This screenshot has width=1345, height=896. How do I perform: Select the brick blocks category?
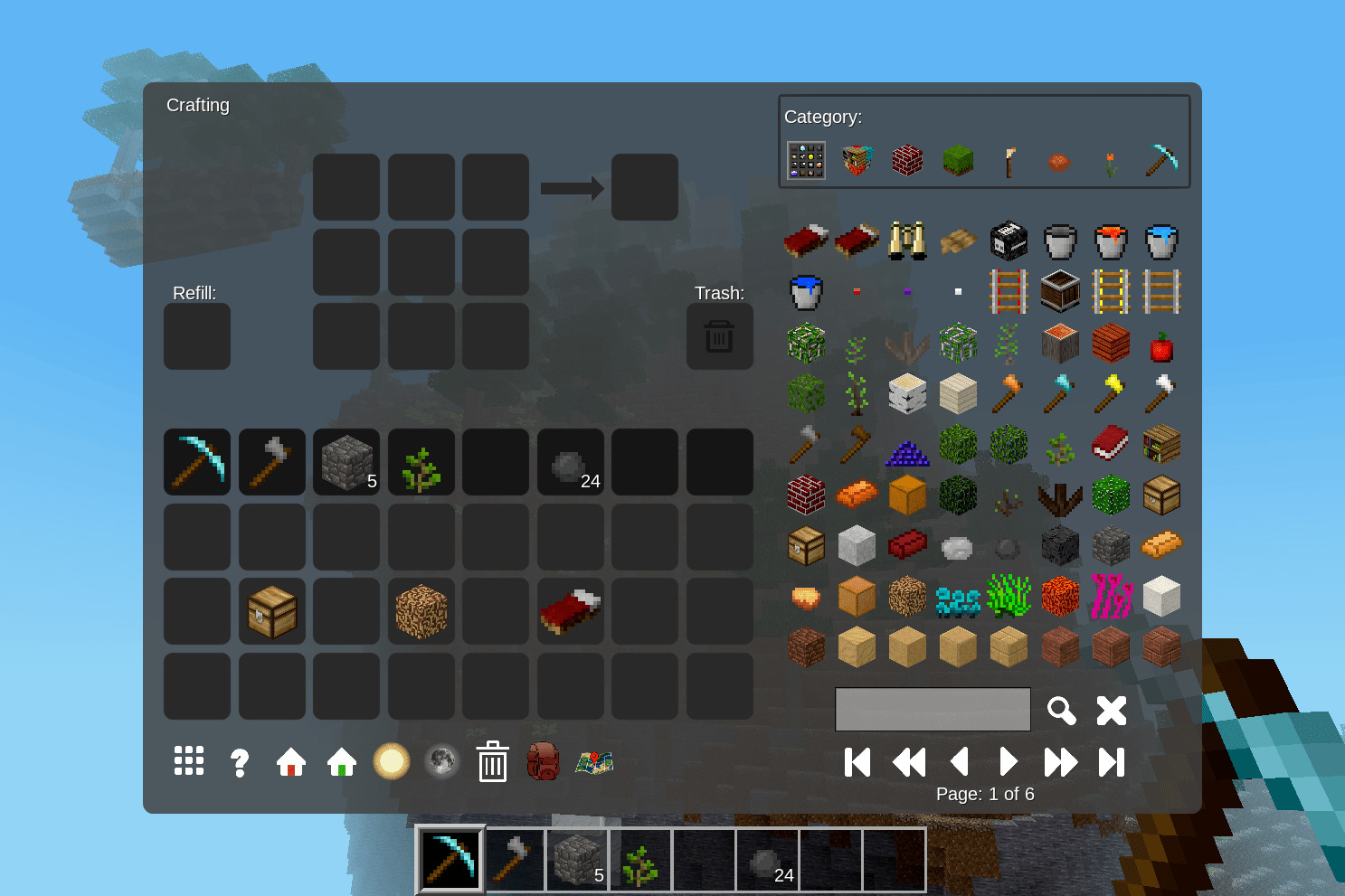(x=907, y=160)
